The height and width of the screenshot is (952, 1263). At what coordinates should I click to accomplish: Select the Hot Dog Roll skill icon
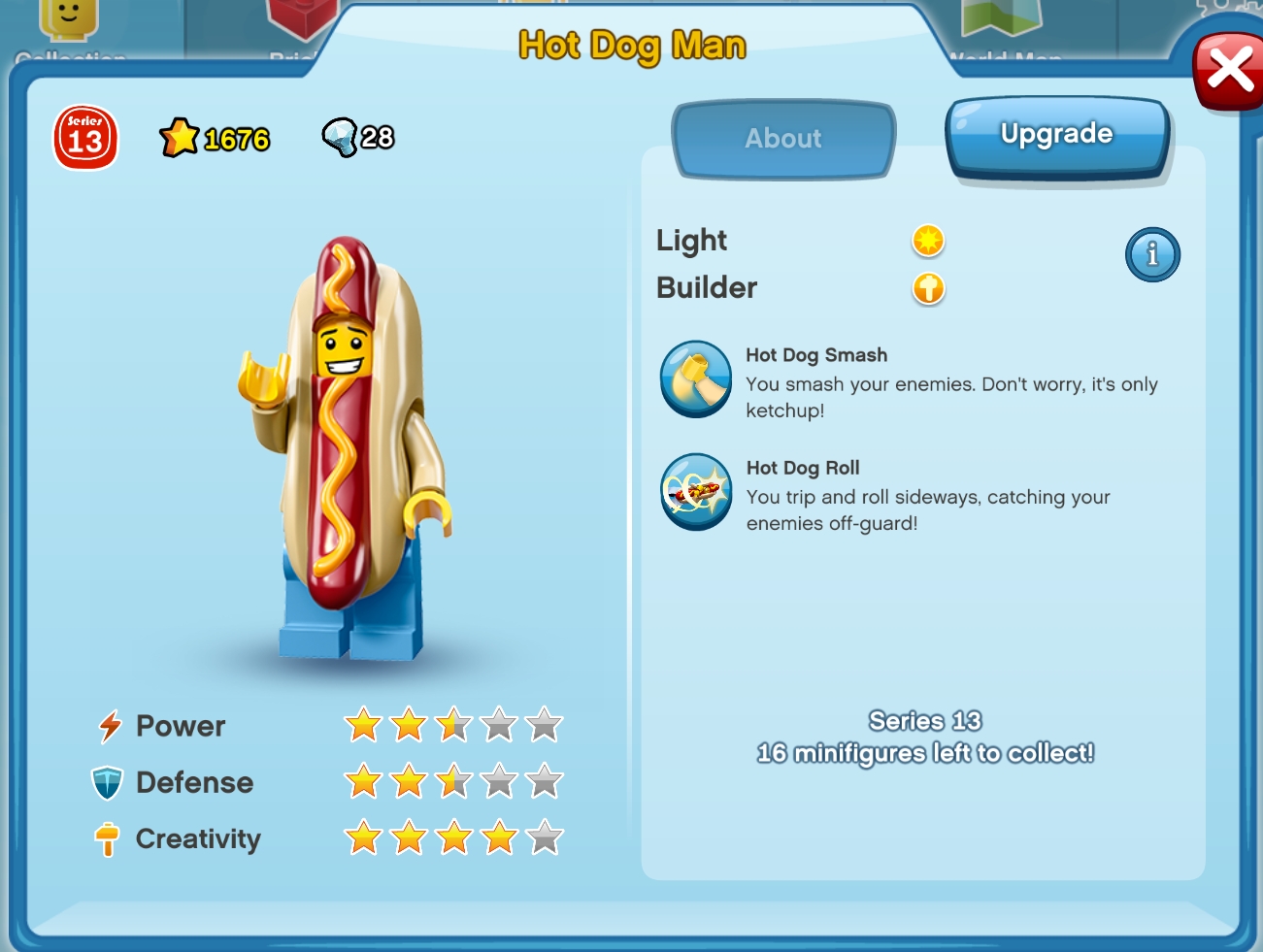click(x=696, y=492)
